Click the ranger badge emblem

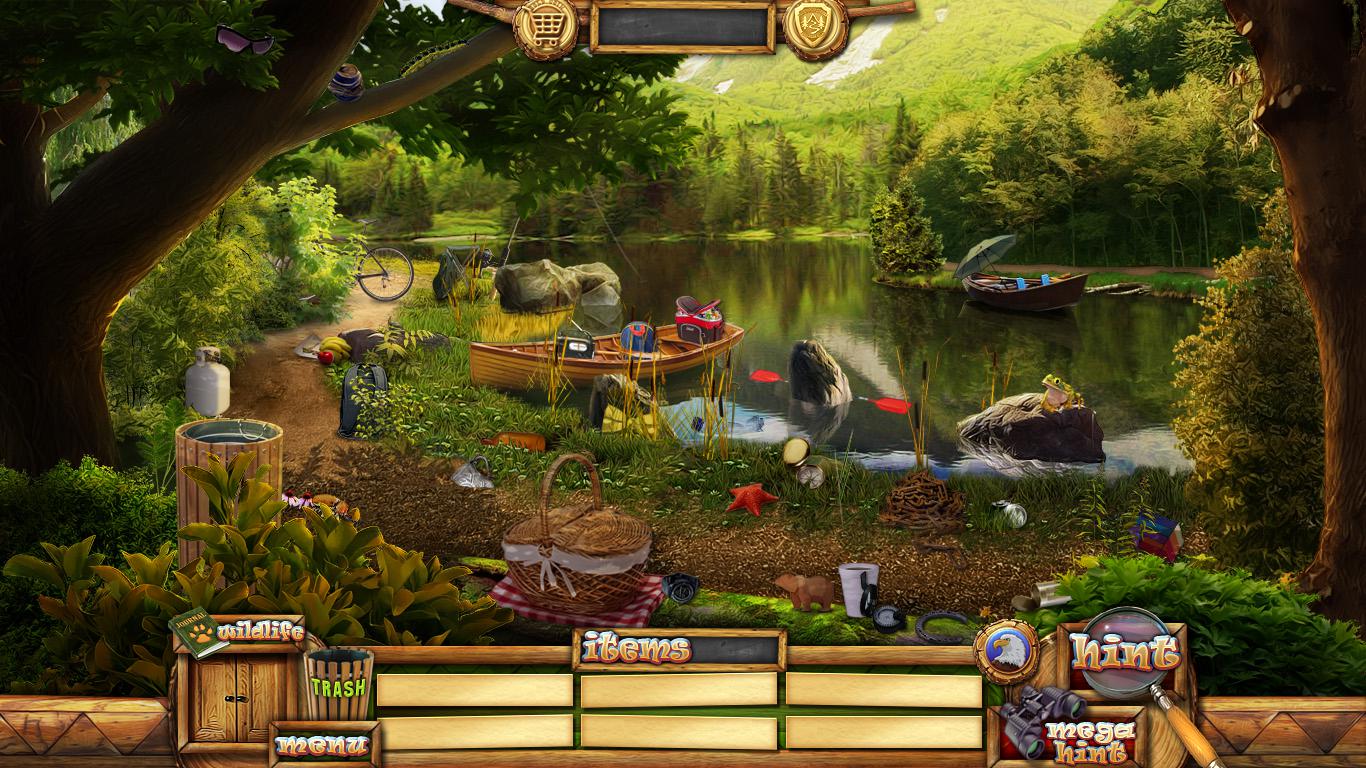click(x=815, y=27)
